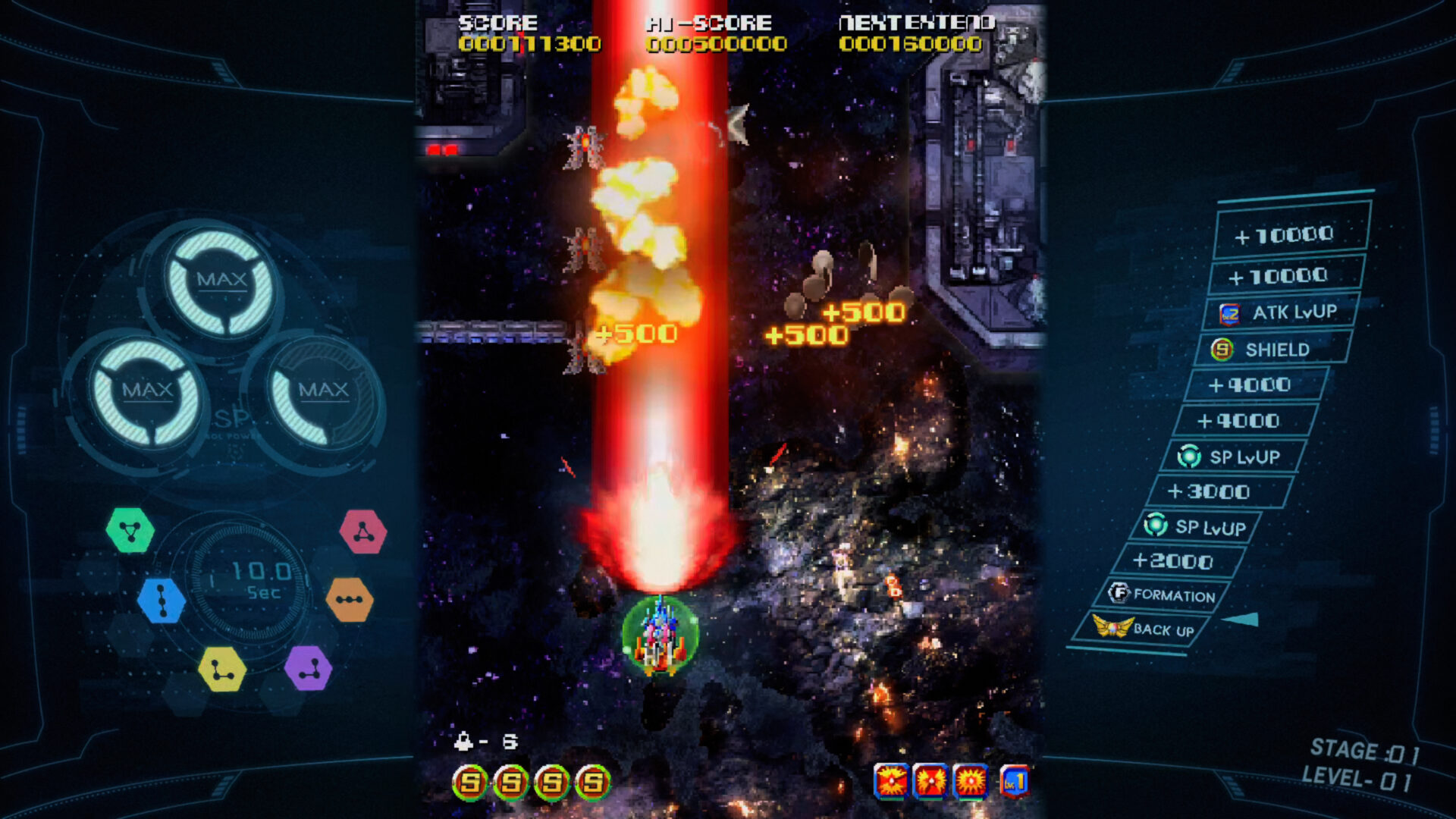Image resolution: width=1456 pixels, height=819 pixels.
Task: Select the green triangle formation hexagon
Action: [x=130, y=529]
